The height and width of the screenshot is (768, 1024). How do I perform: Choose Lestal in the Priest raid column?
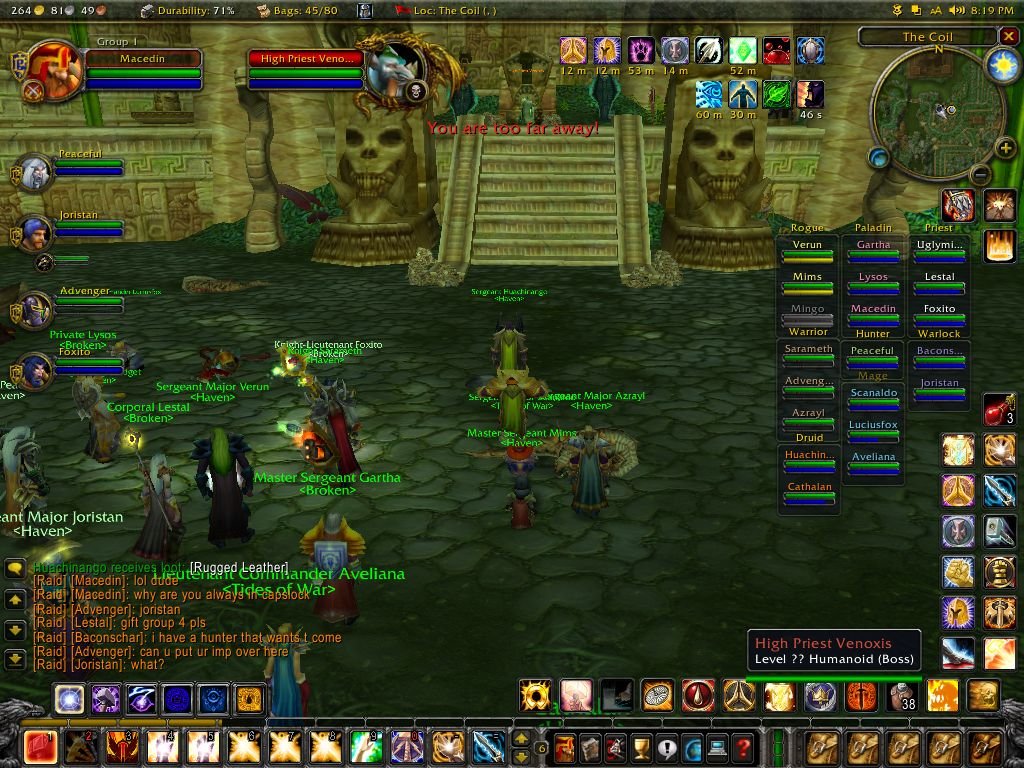tap(939, 282)
